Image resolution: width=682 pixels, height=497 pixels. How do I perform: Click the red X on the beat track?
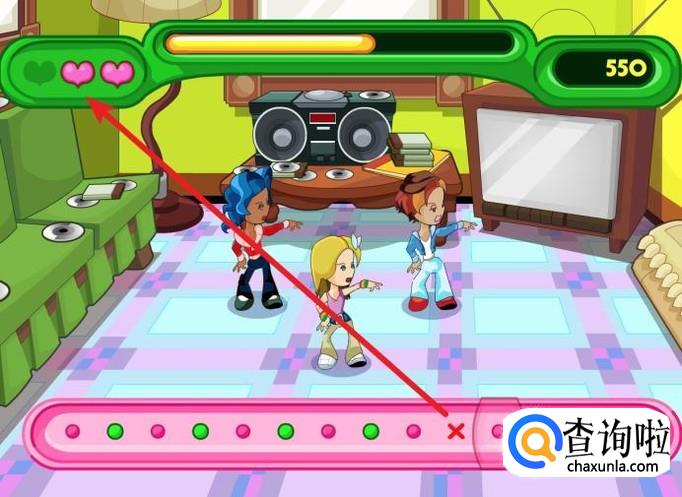pyautogui.click(x=456, y=432)
